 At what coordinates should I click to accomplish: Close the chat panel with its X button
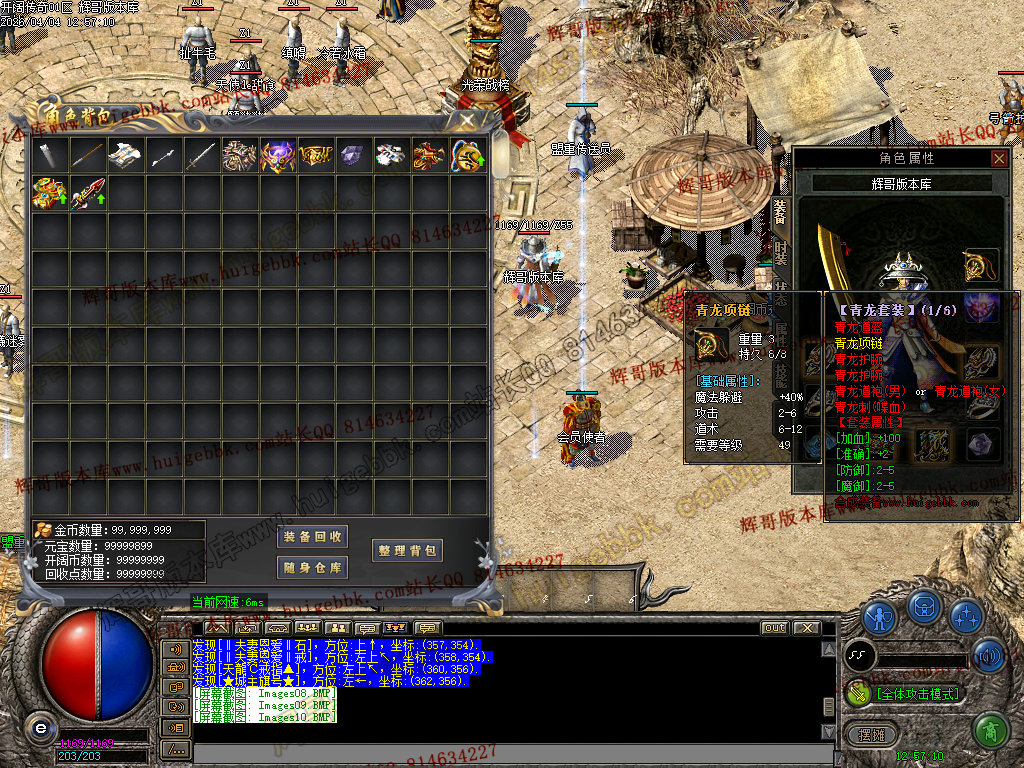[805, 628]
